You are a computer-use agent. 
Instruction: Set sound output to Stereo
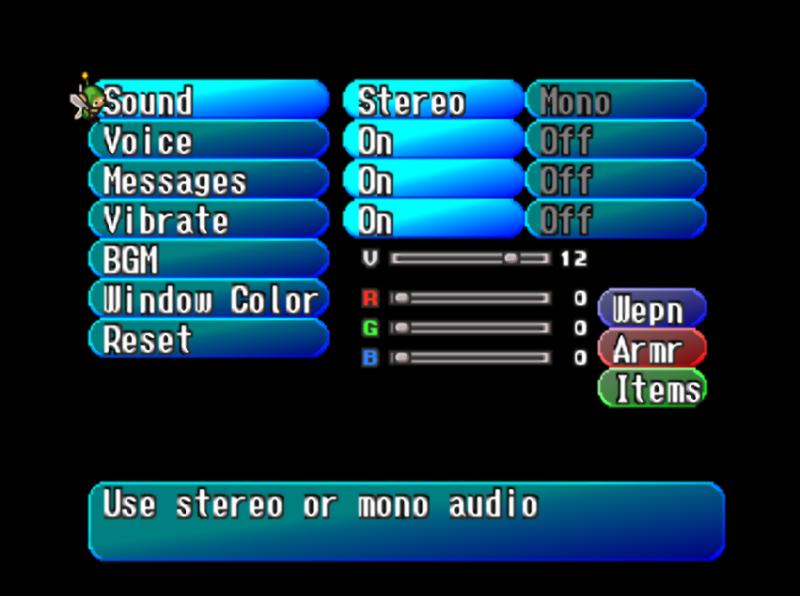click(433, 101)
